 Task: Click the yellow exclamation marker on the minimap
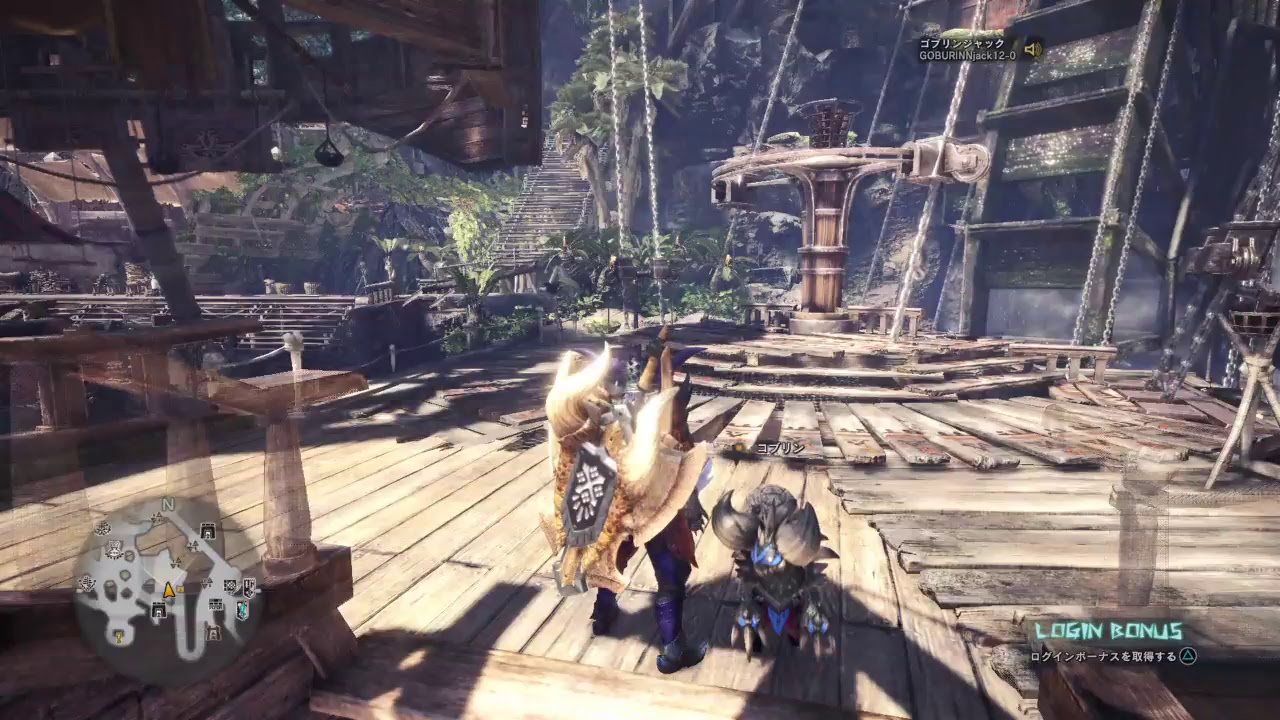[x=118, y=636]
